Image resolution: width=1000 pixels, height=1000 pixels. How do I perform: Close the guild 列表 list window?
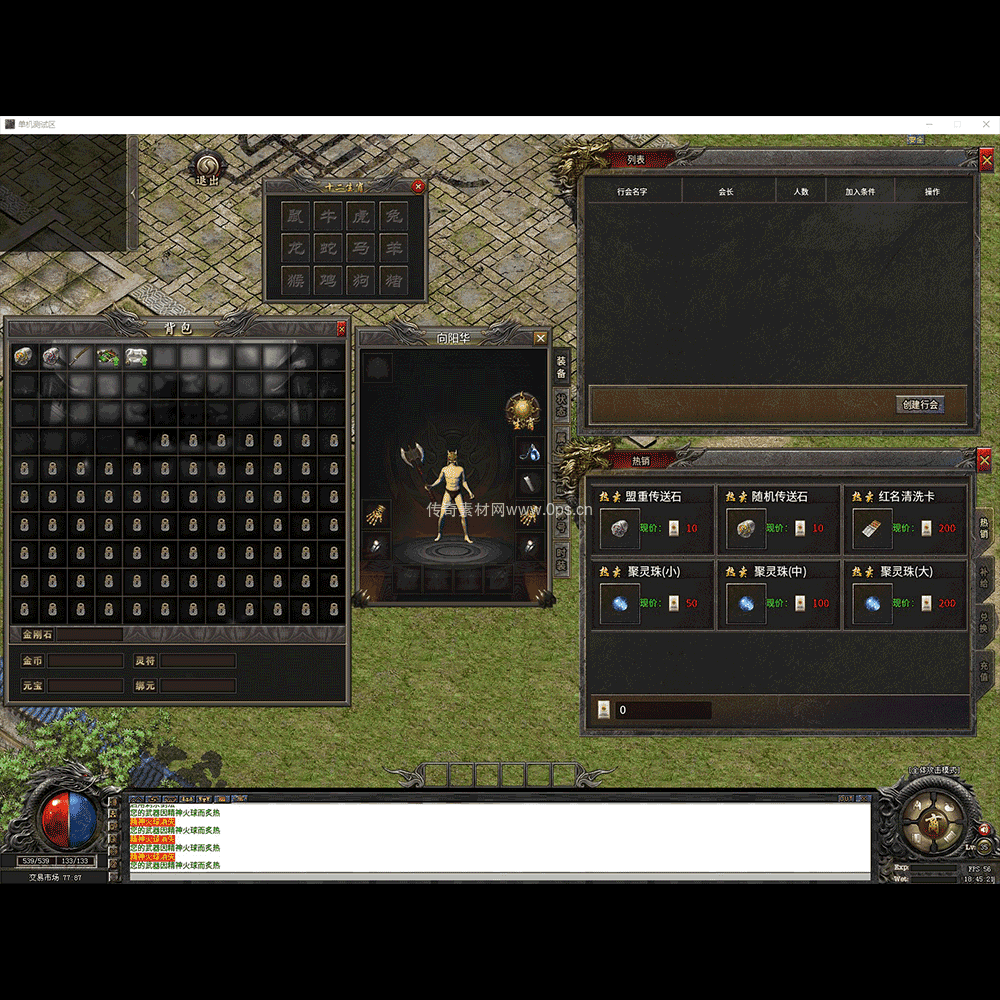986,159
